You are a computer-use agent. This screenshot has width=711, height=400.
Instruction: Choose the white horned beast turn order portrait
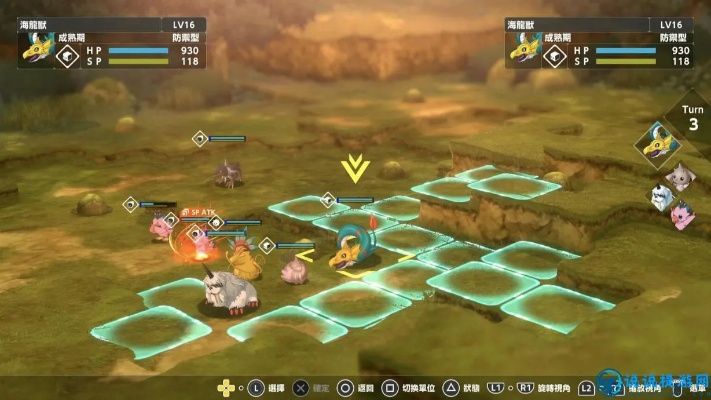(661, 198)
